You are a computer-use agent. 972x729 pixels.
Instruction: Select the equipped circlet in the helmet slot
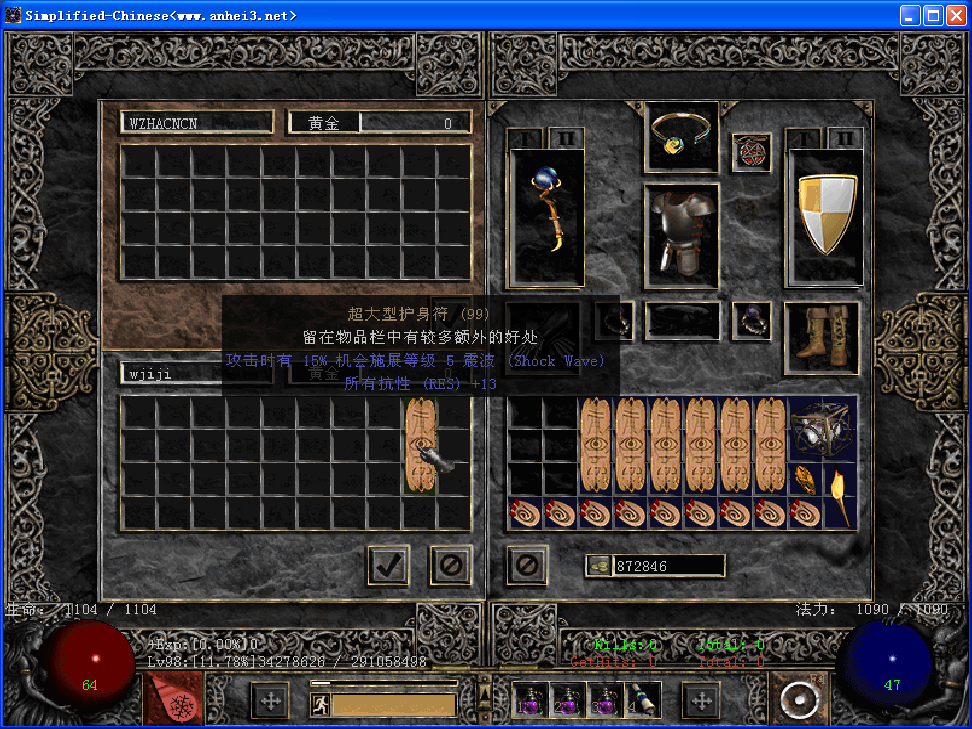point(681,136)
